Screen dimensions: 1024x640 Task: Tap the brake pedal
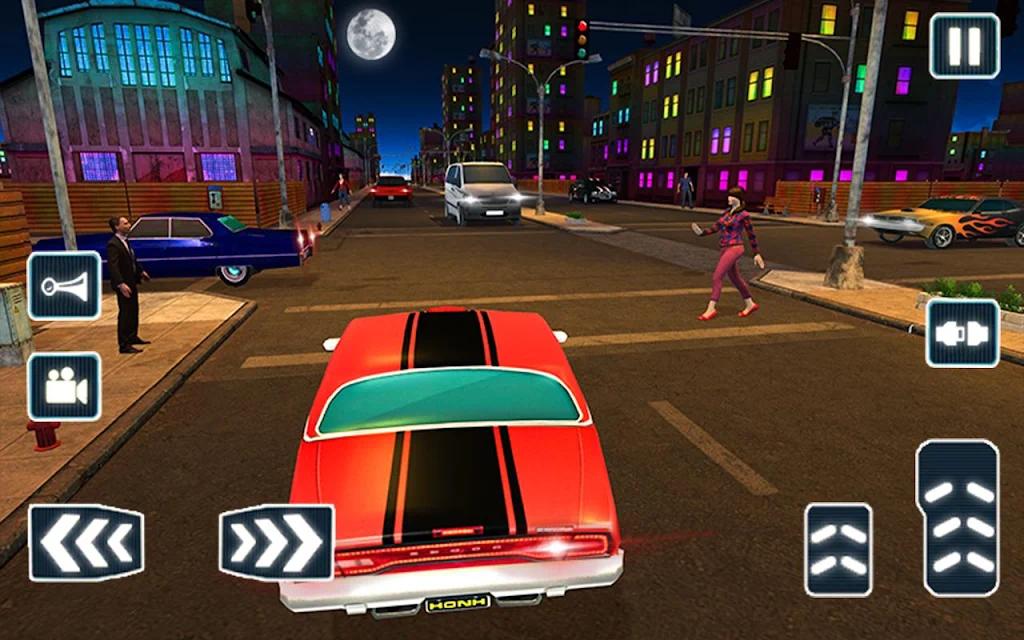click(x=838, y=549)
